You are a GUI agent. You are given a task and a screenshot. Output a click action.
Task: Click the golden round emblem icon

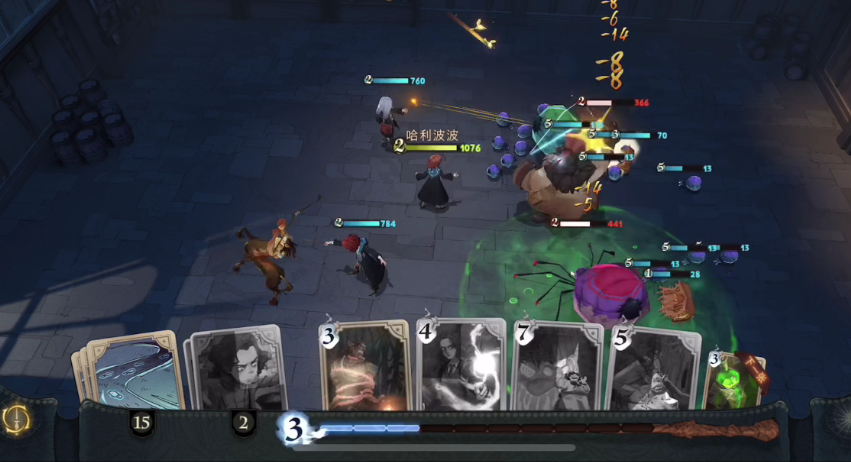pyautogui.click(x=17, y=419)
